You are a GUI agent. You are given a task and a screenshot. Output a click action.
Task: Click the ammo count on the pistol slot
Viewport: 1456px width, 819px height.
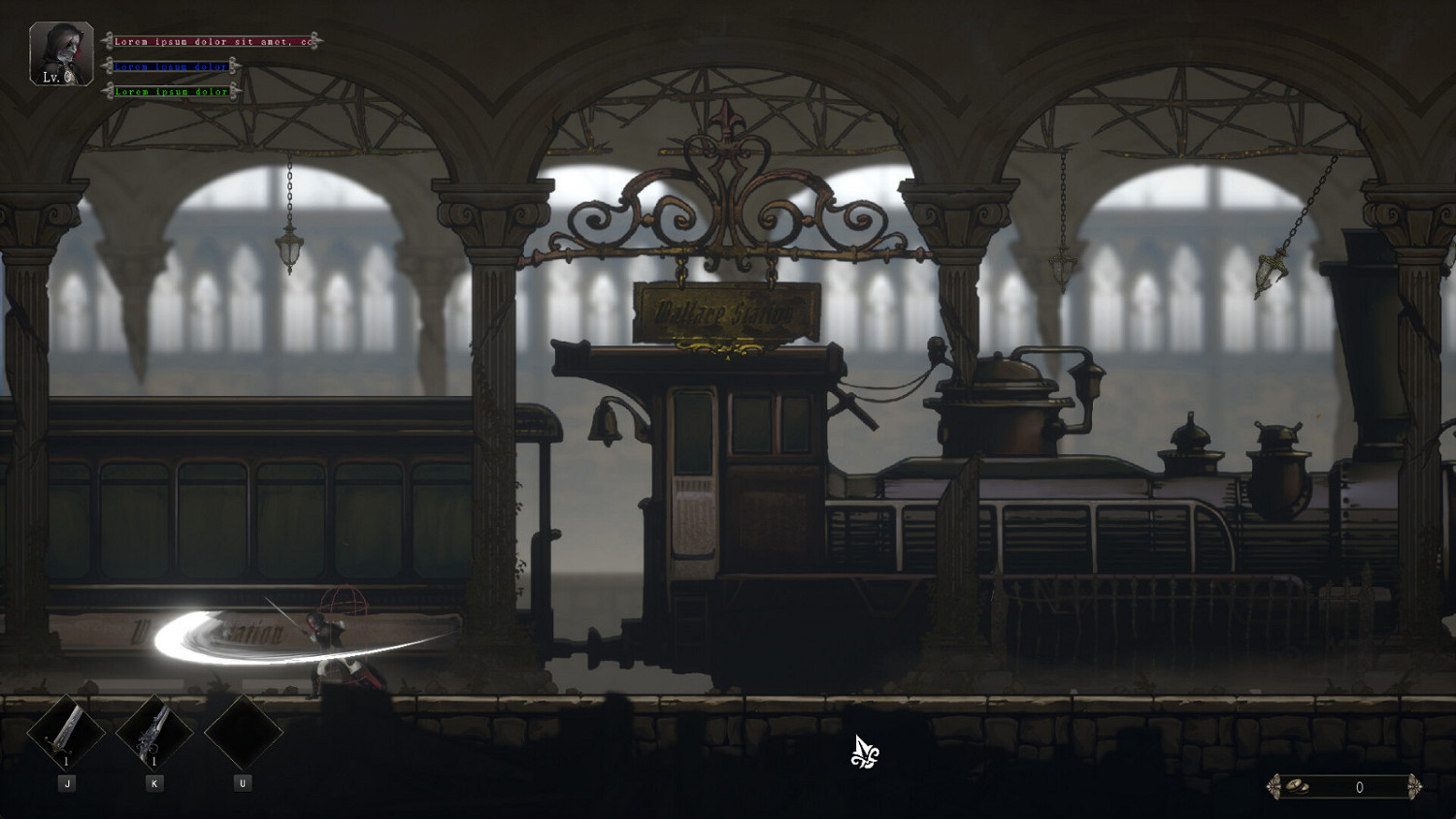[152, 763]
